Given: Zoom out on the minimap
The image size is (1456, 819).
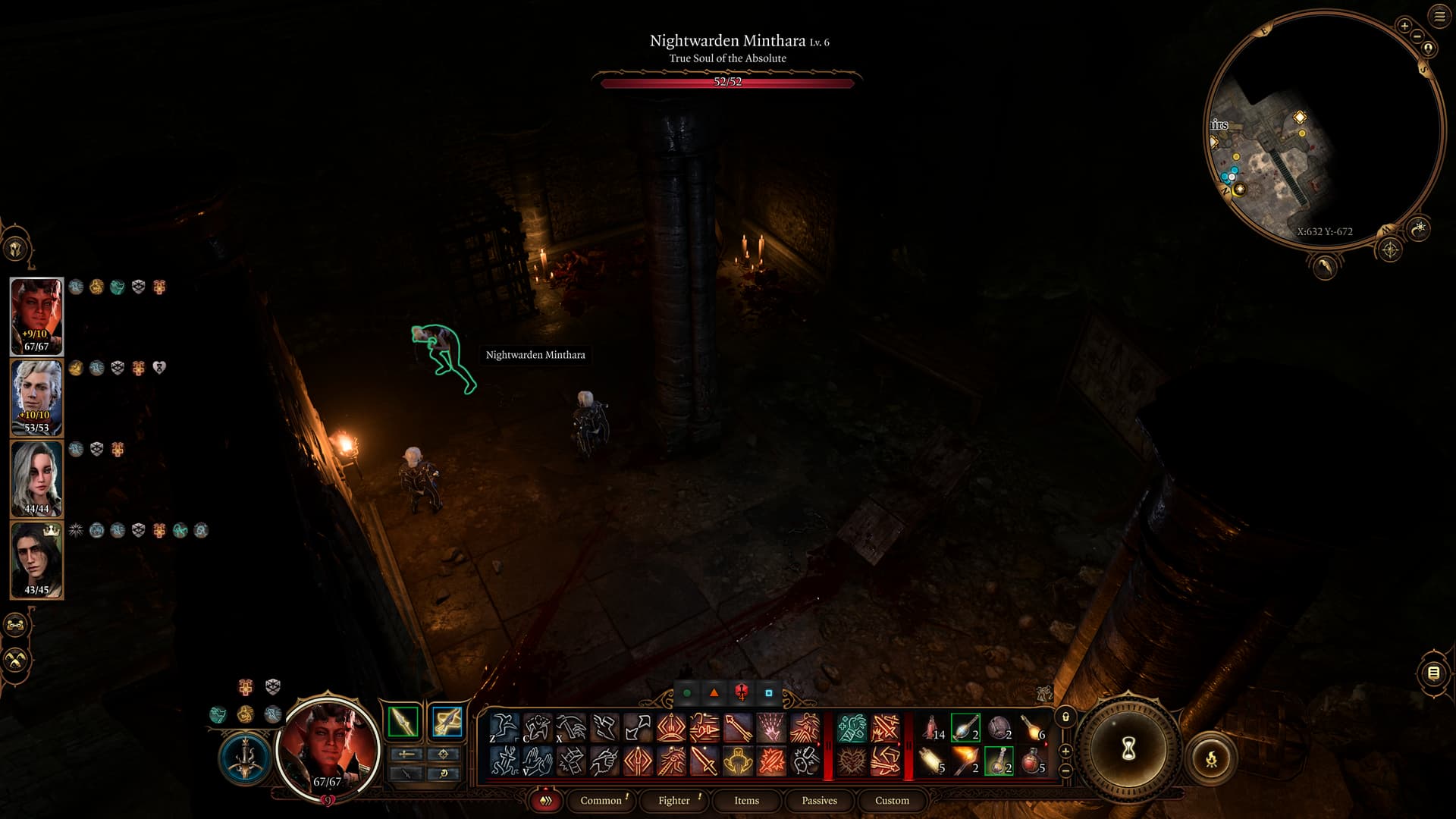Looking at the screenshot, I should (x=1417, y=36).
